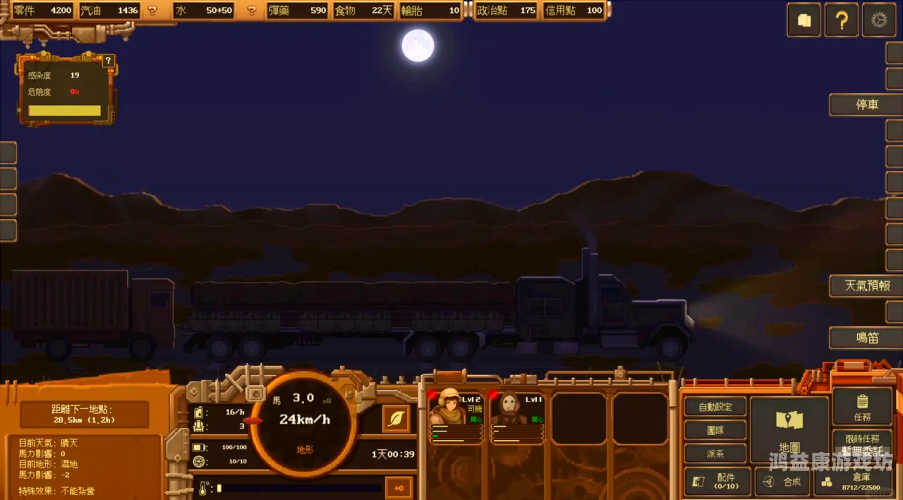Open the 團隊 team screen
Screen dimensions: 903x500
(716, 430)
